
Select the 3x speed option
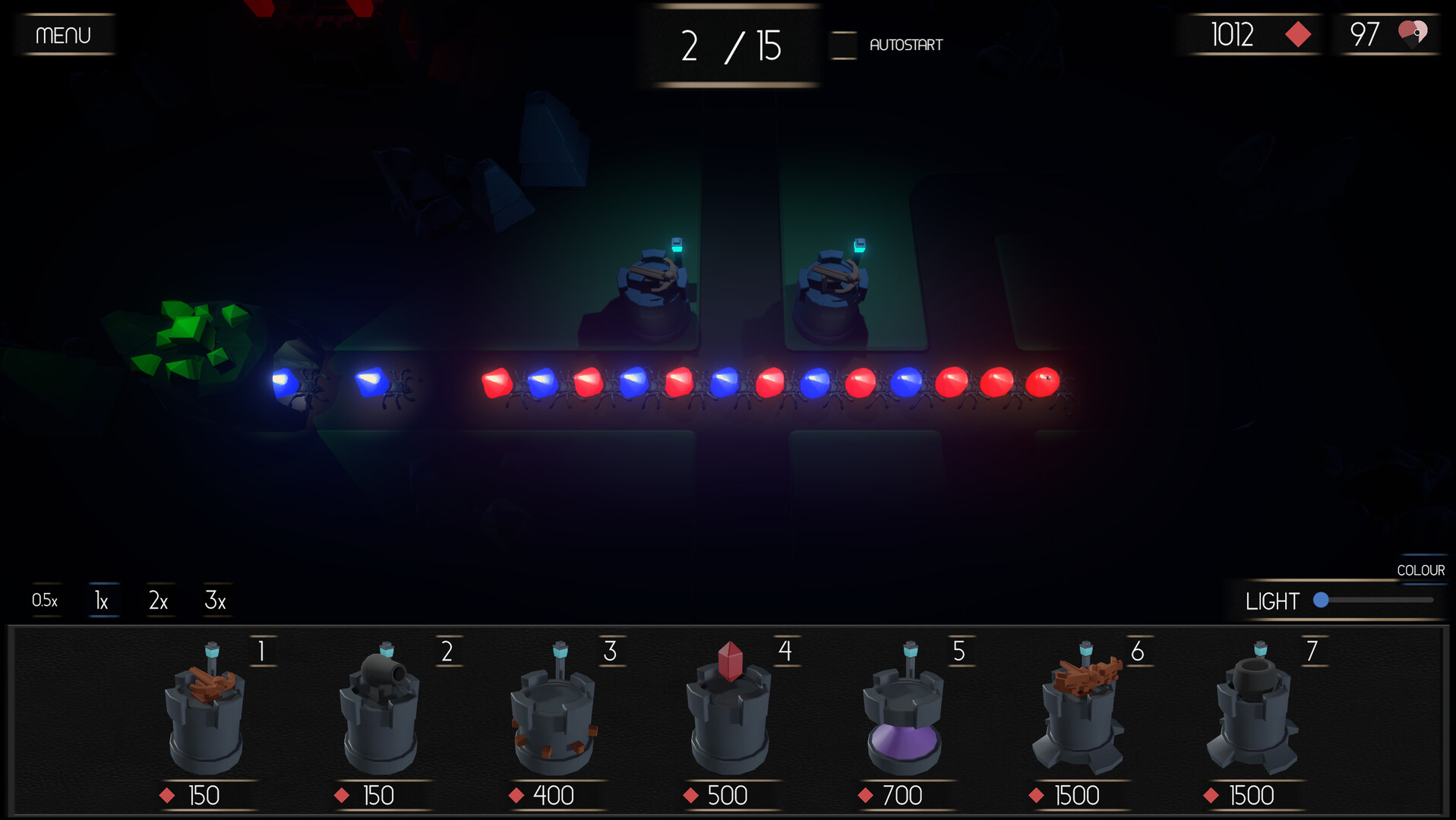click(x=216, y=600)
